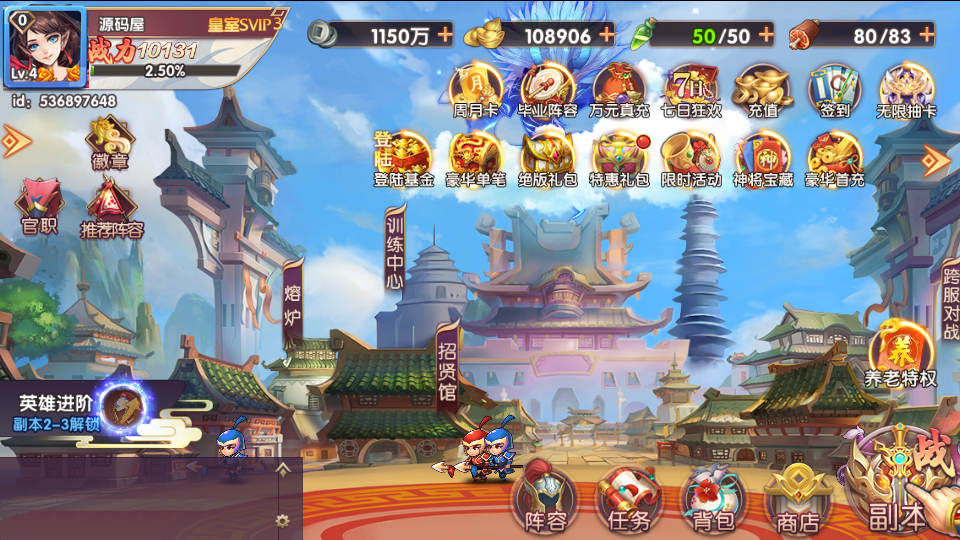Open the 无限抽卡 unlimited draw event
Screen dimensions: 960x540
coord(906,90)
